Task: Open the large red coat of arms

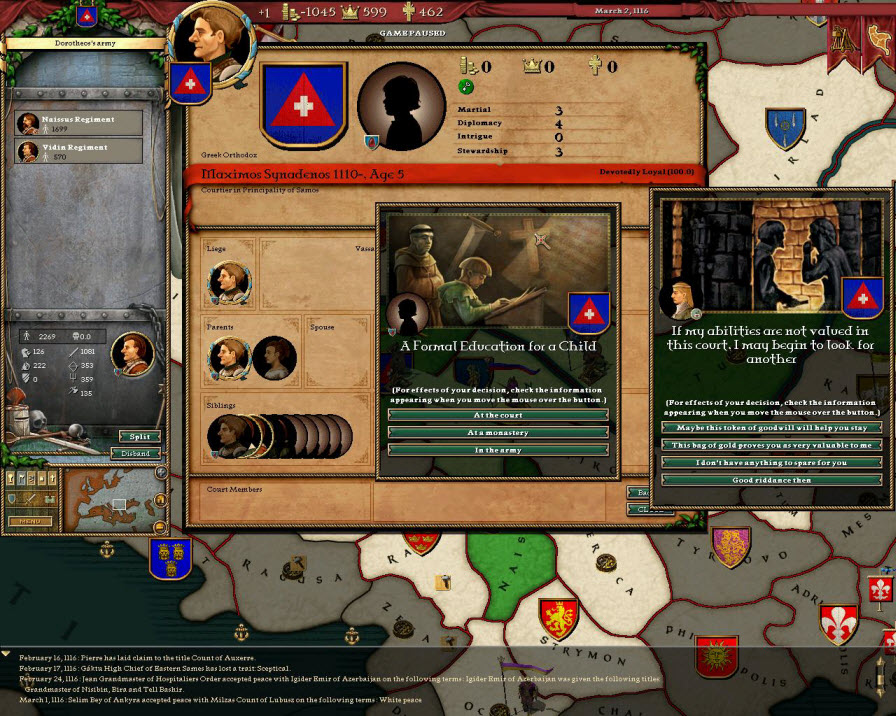Action: [303, 106]
